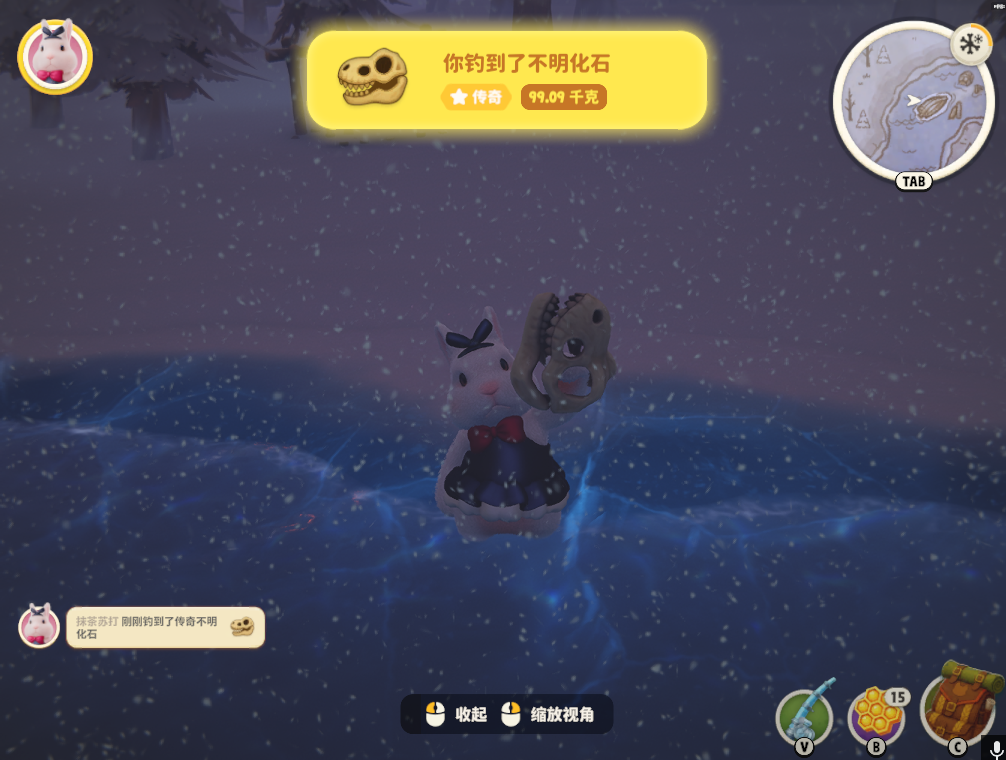Open the honeycomb item slot
This screenshot has width=1006, height=760.
(x=876, y=714)
